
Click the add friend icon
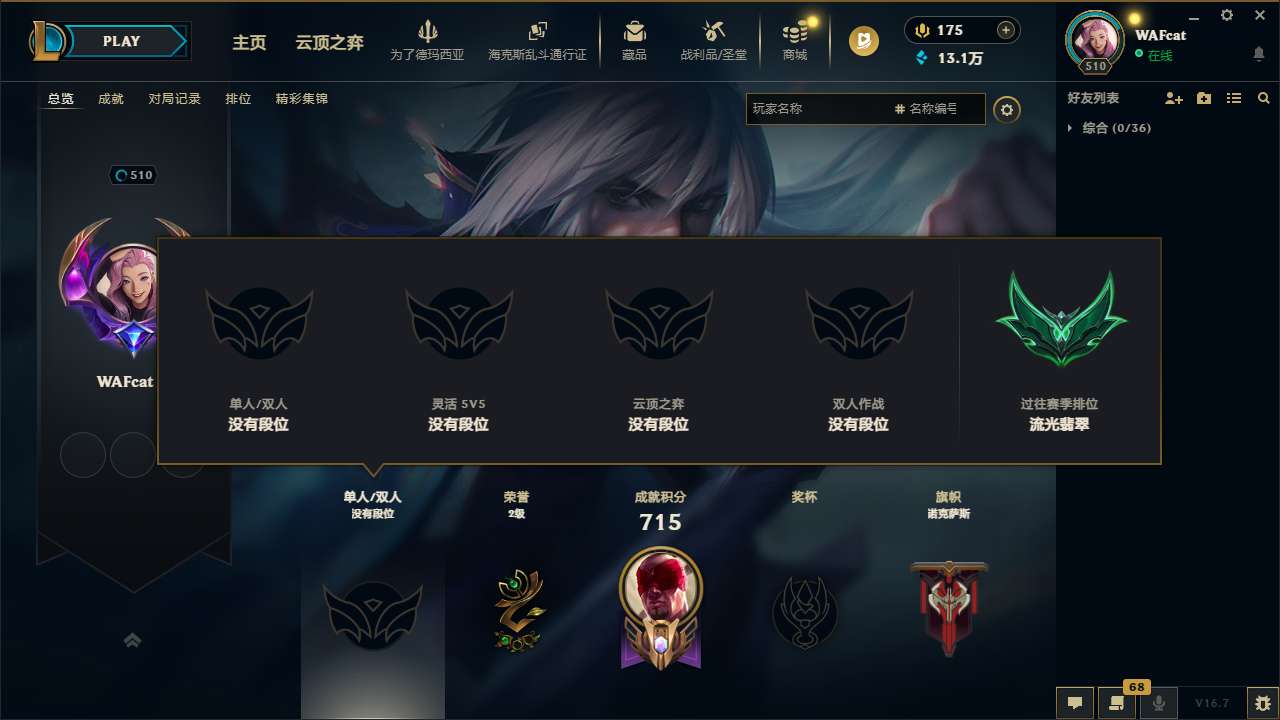click(x=1172, y=98)
